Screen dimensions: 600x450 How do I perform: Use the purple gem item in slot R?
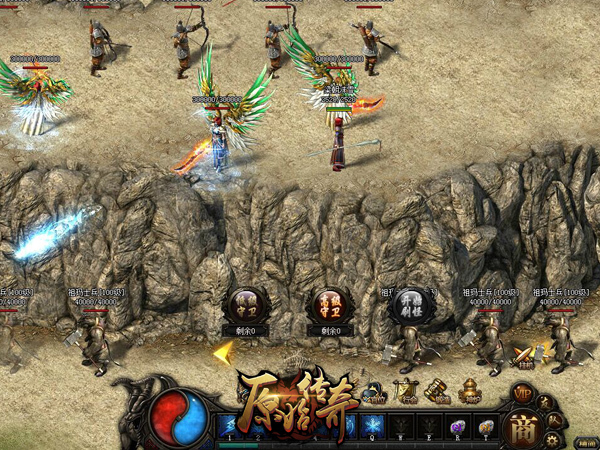456,427
